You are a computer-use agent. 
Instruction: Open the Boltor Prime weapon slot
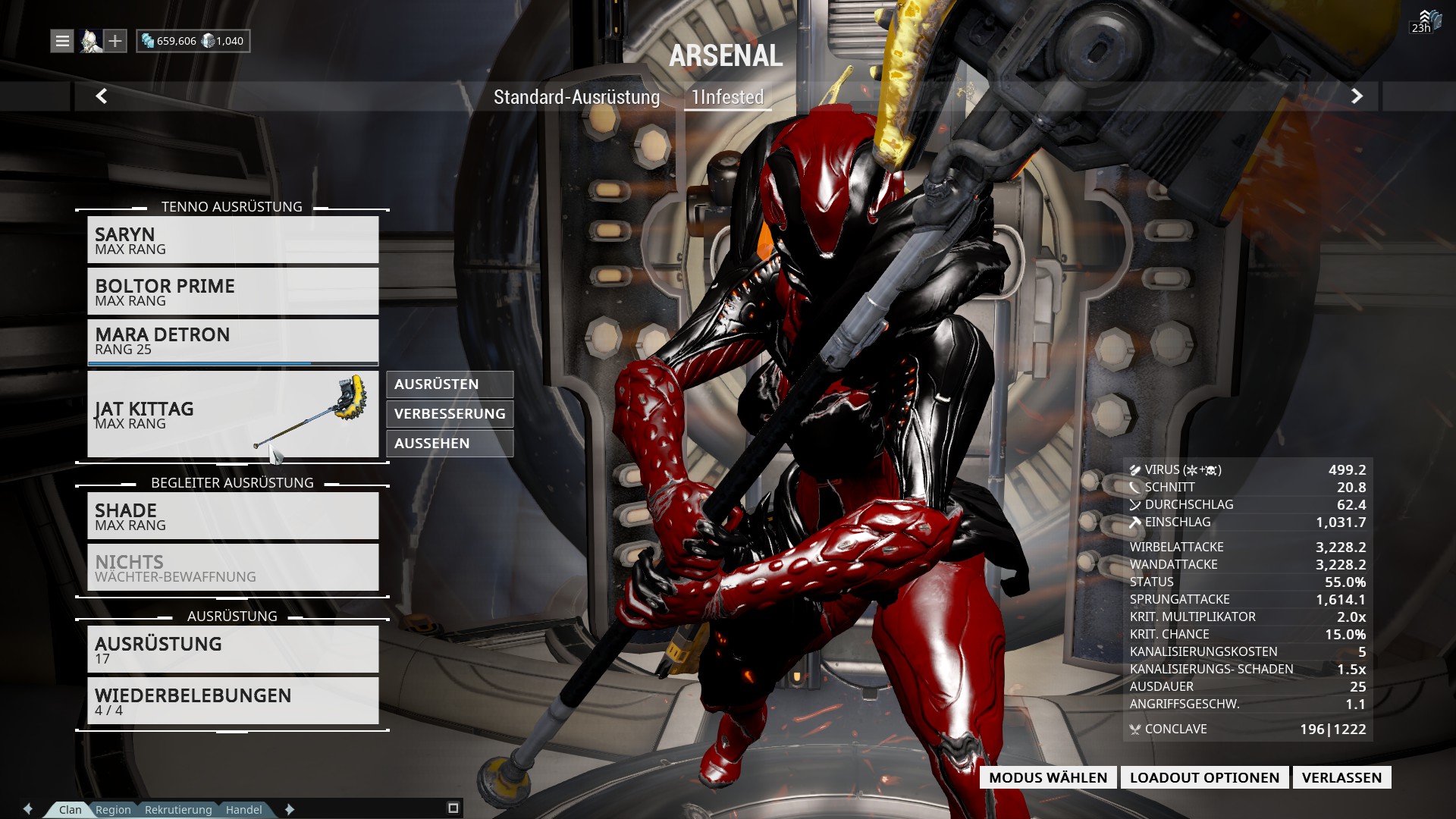[x=233, y=292]
